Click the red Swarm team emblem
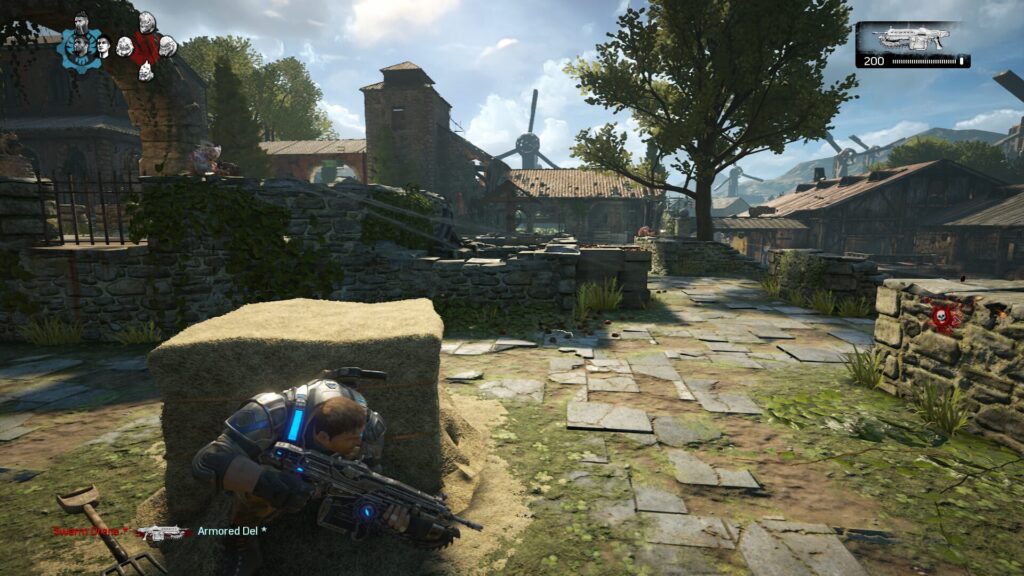The width and height of the screenshot is (1024, 576). (146, 47)
